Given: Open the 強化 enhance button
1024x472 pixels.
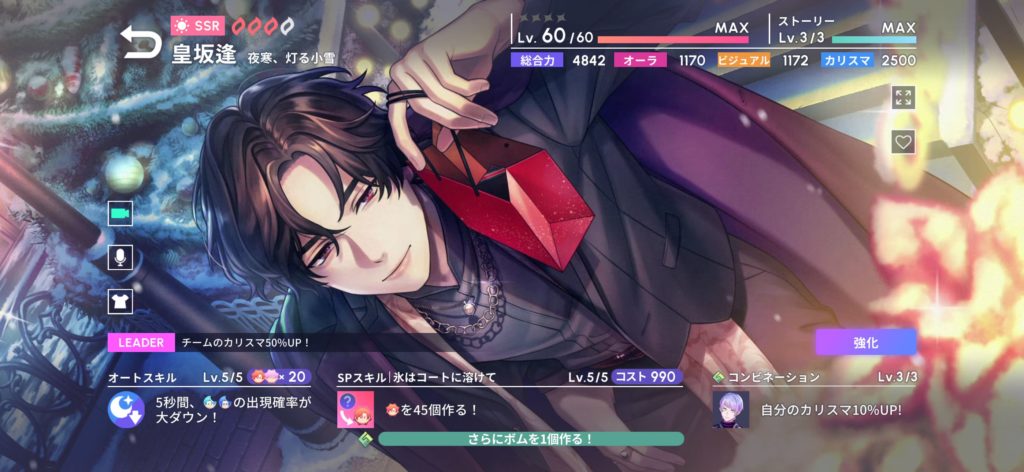Looking at the screenshot, I should click(865, 341).
